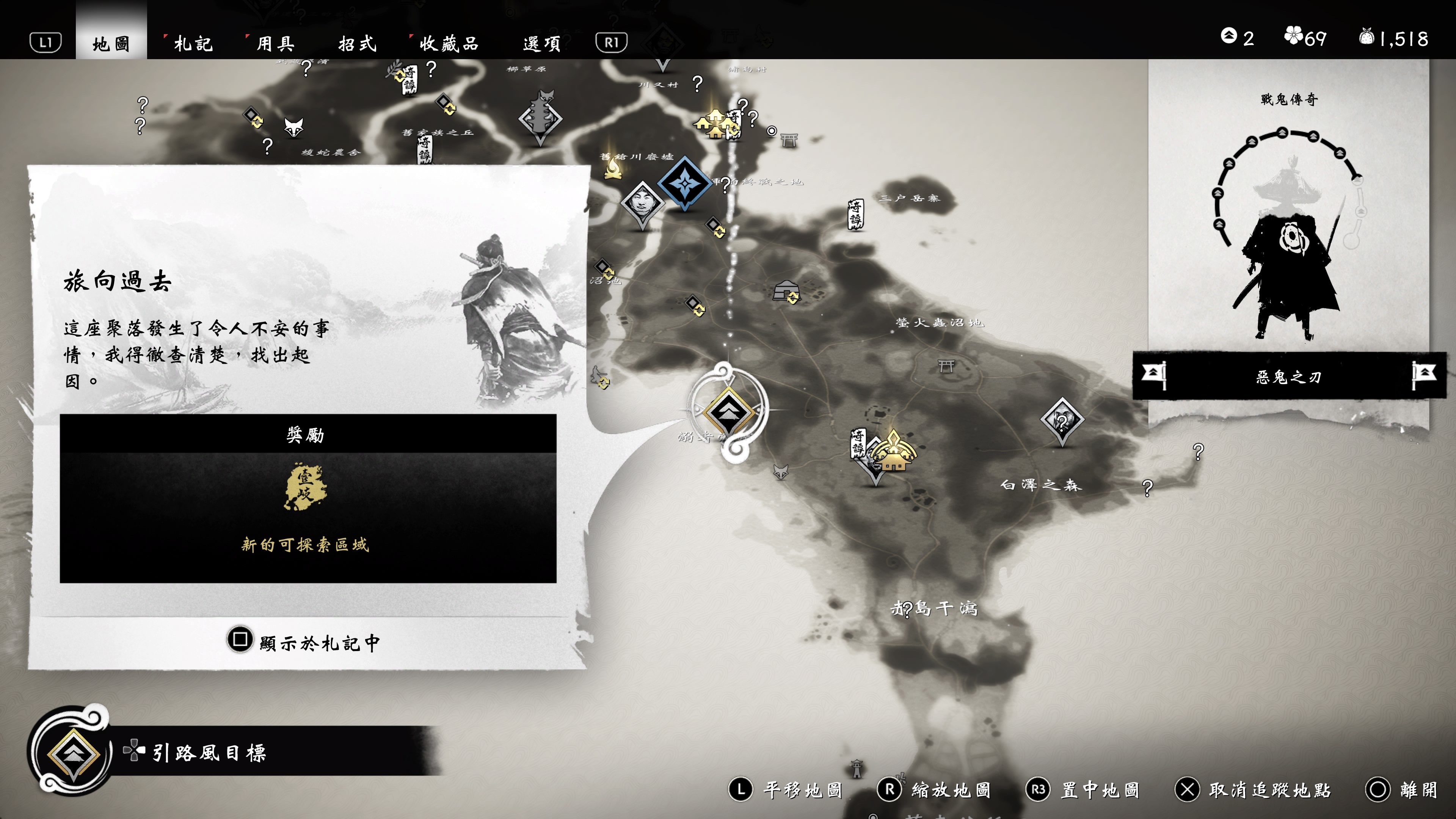Switch to the 地圖 map tab
Viewport: 1456px width, 819px height.
click(111, 44)
